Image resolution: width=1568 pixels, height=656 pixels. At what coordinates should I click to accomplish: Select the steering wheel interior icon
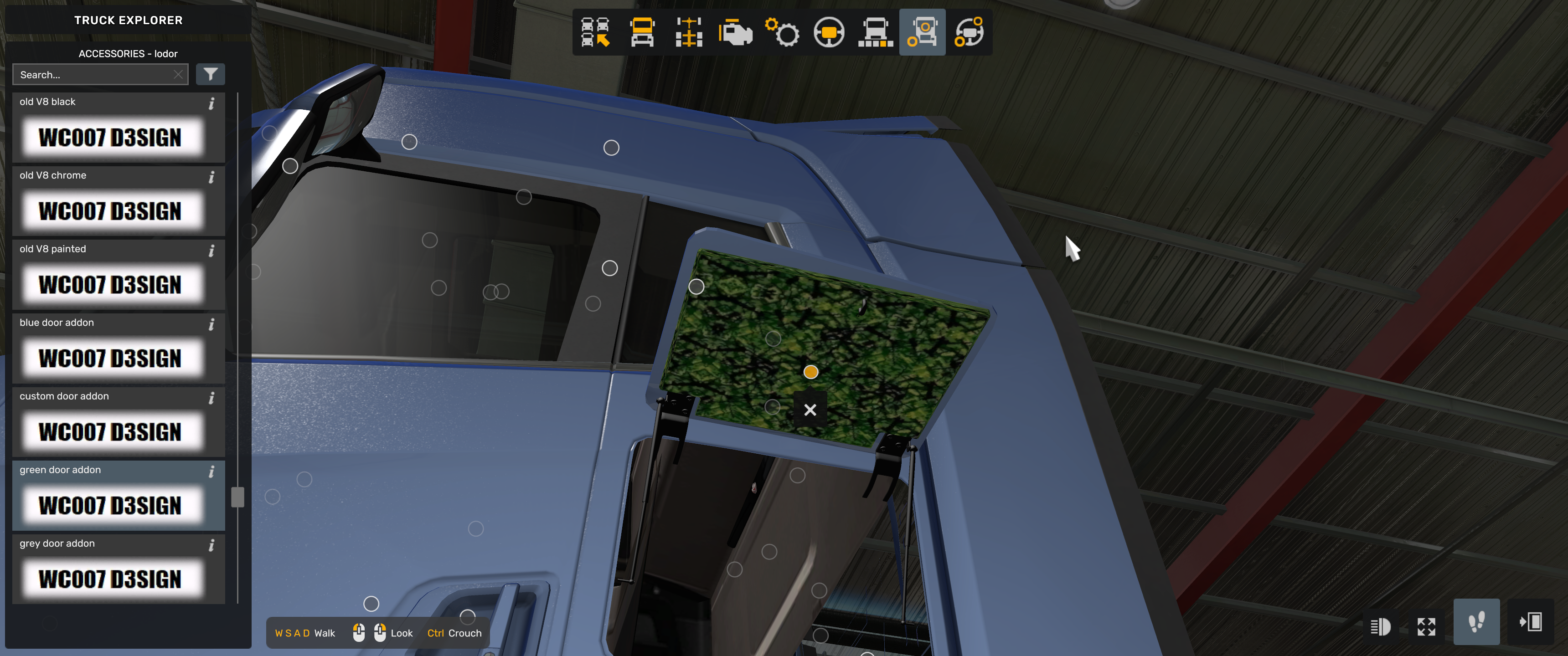[x=828, y=33]
